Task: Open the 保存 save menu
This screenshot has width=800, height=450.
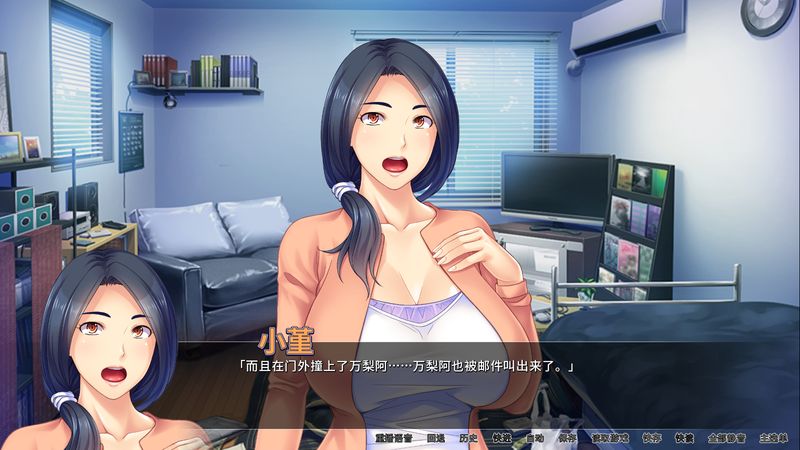Action: [x=567, y=438]
